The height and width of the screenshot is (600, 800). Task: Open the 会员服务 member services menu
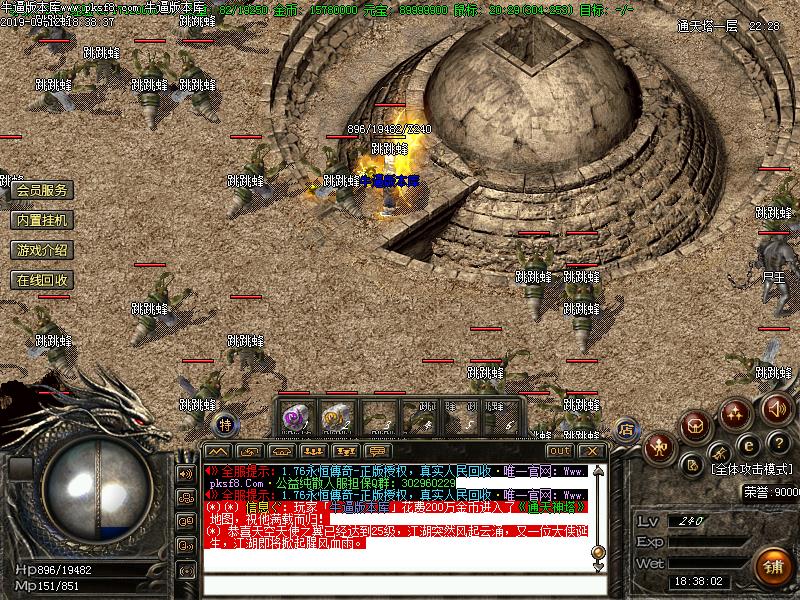click(x=42, y=190)
